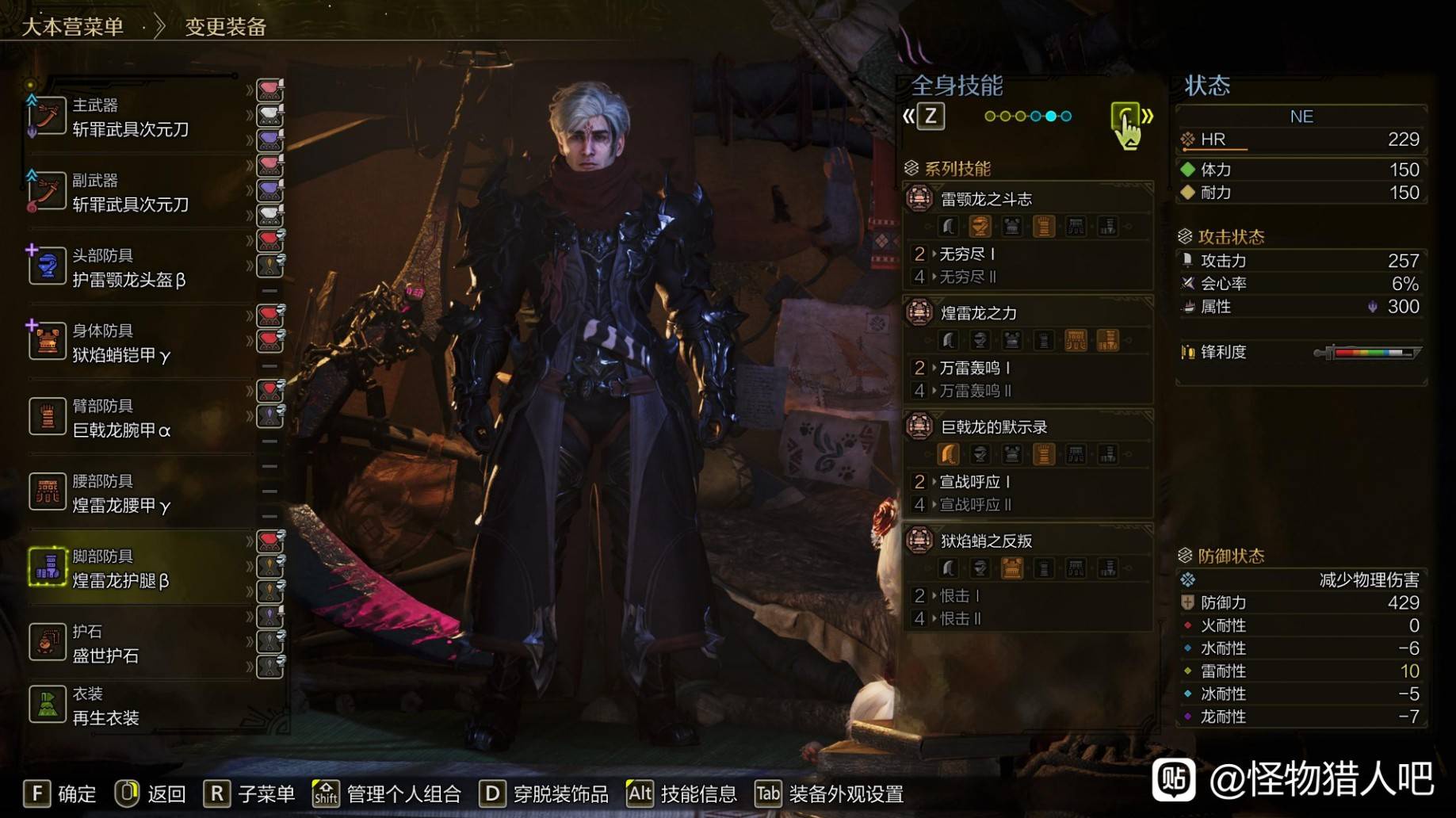Open 管理个人组合 loadout management

pos(387,793)
